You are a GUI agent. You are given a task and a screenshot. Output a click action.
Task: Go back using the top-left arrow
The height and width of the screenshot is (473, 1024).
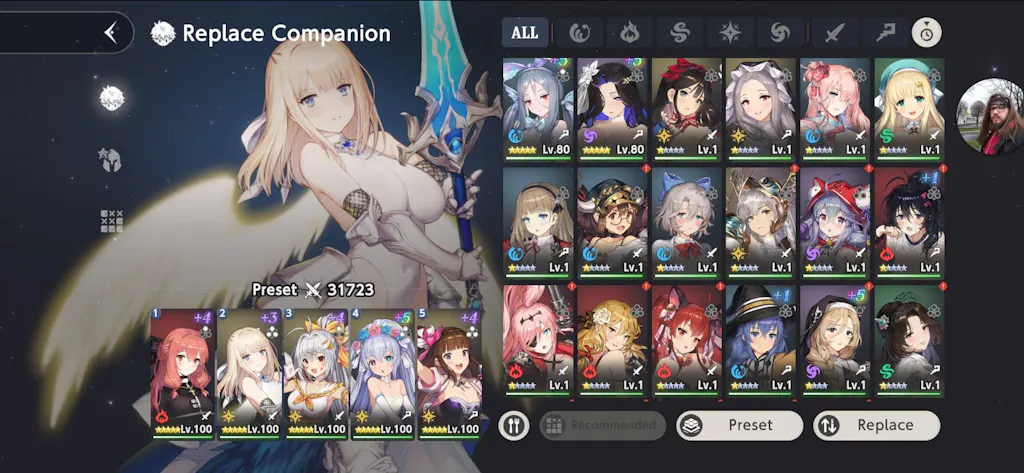[x=111, y=33]
